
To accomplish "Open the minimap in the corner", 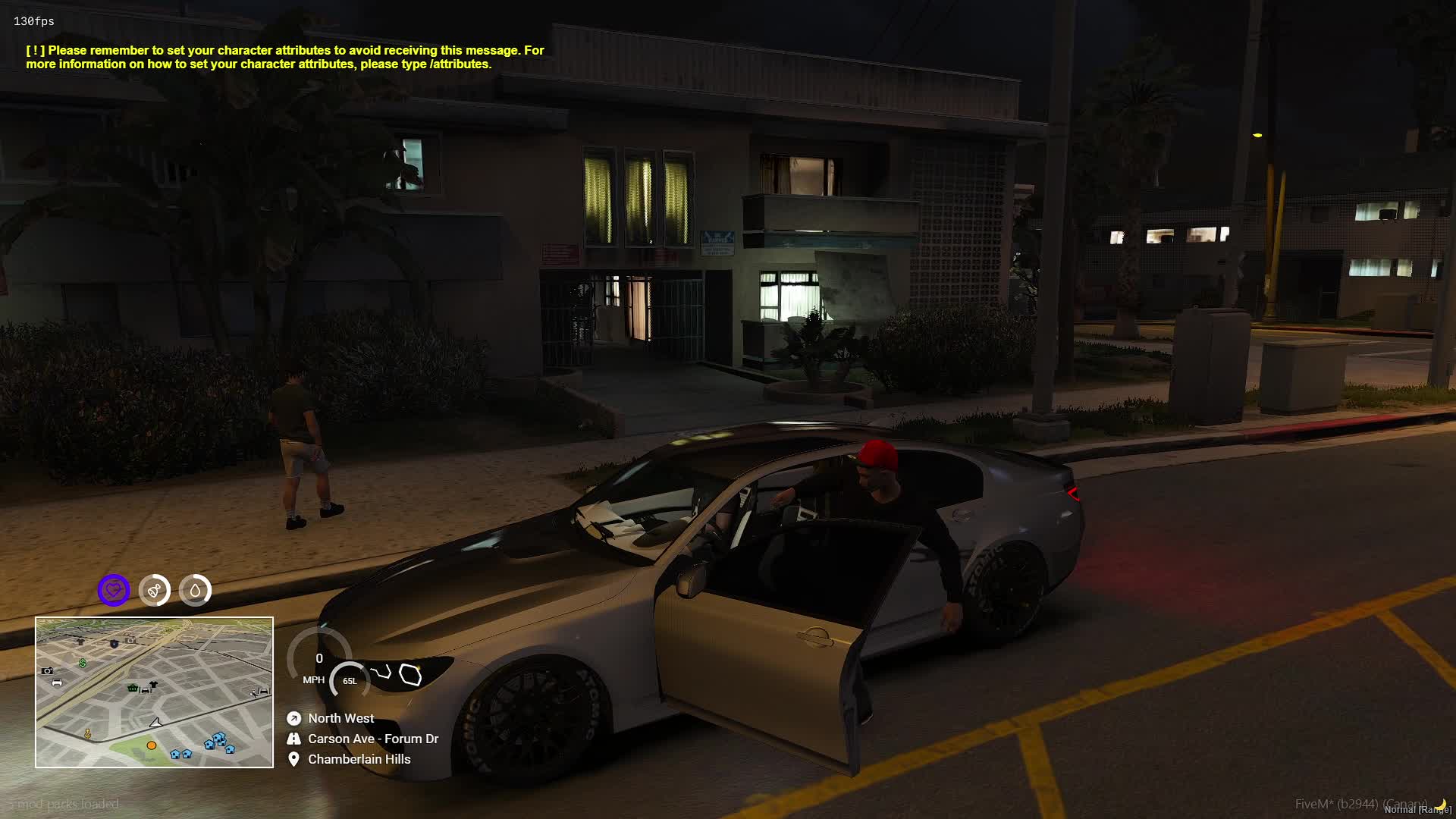I will [154, 692].
